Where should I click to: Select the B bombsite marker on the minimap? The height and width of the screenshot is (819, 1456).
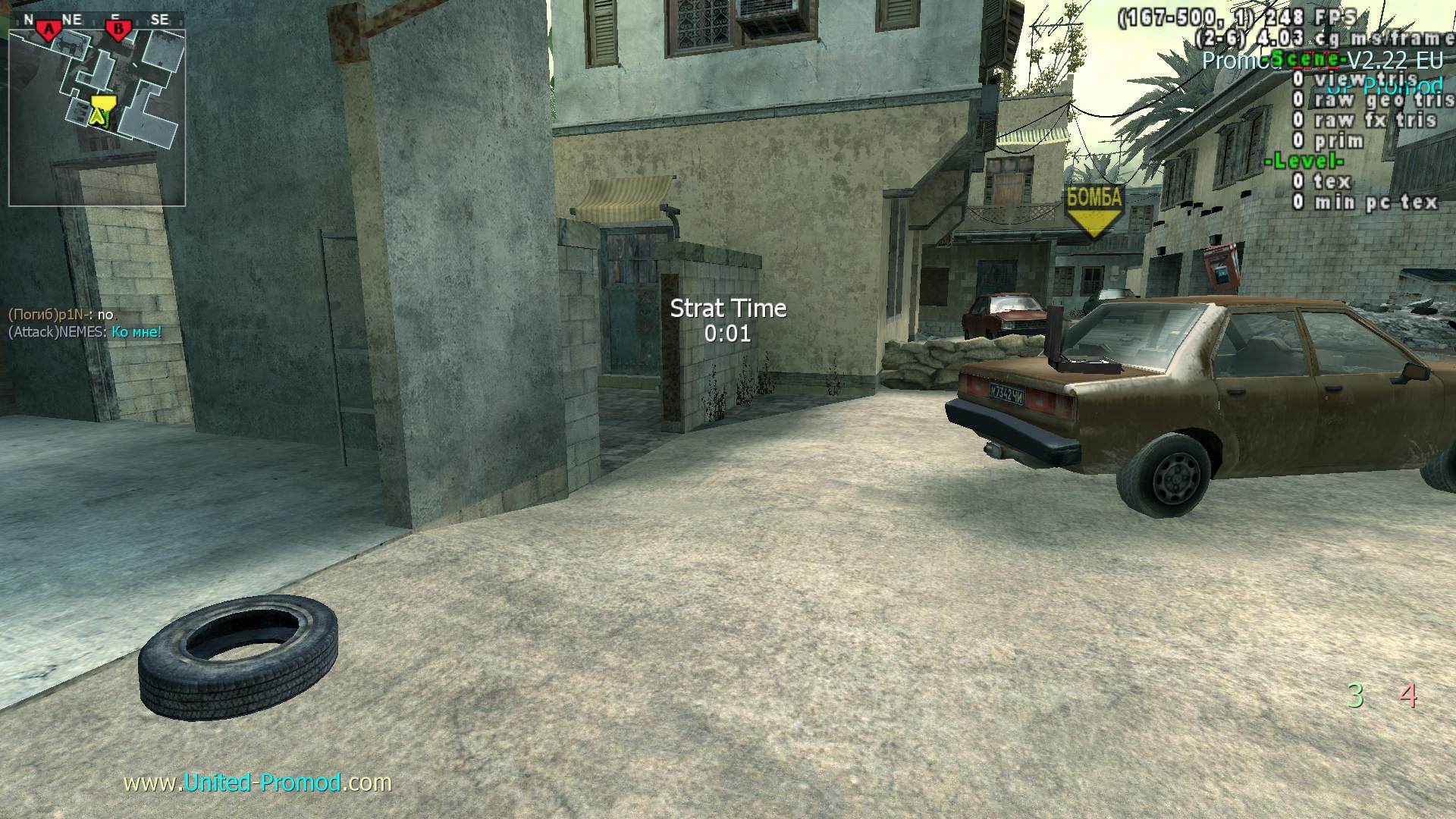click(118, 30)
